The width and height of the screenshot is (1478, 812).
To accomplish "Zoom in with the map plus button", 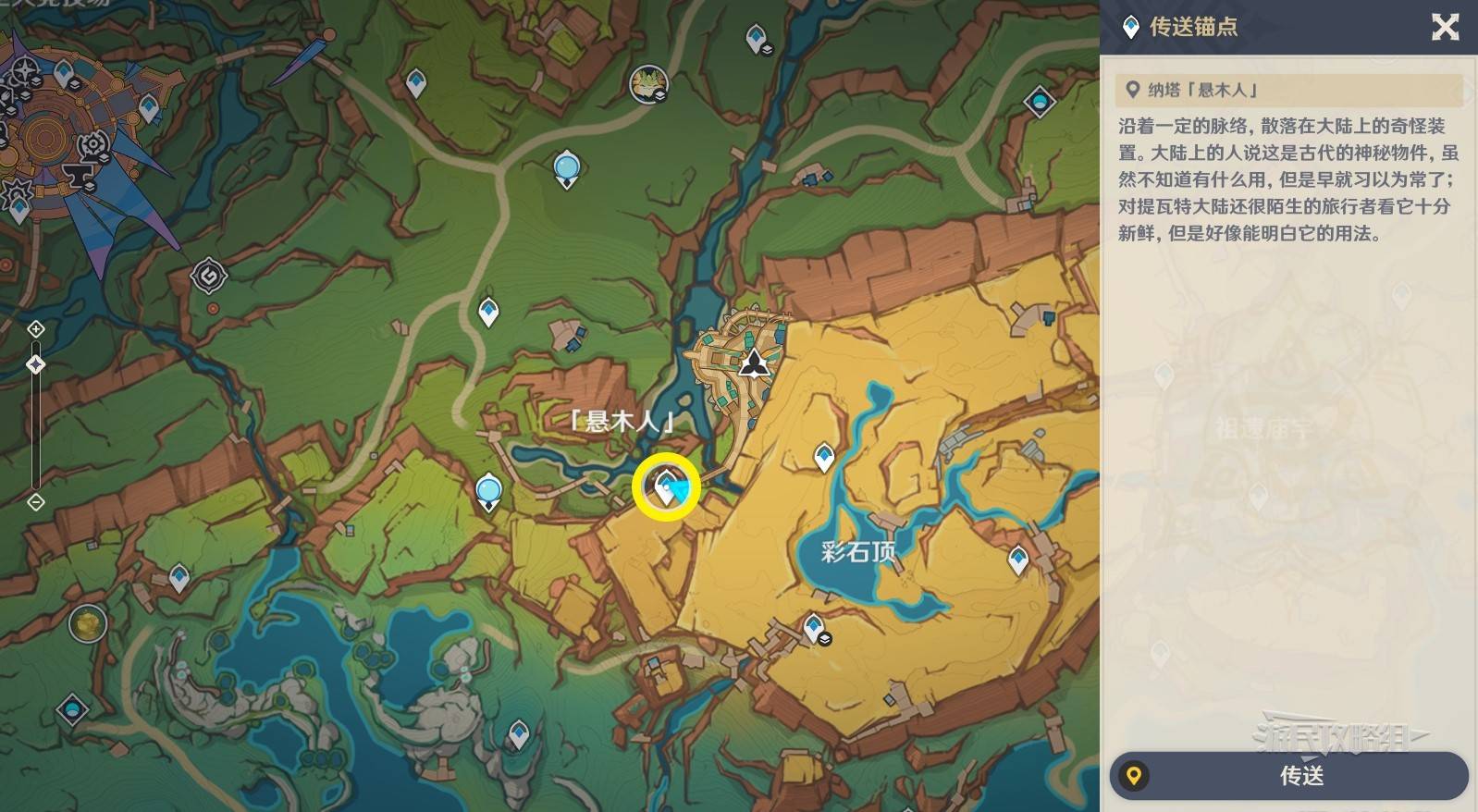I will click(x=35, y=329).
